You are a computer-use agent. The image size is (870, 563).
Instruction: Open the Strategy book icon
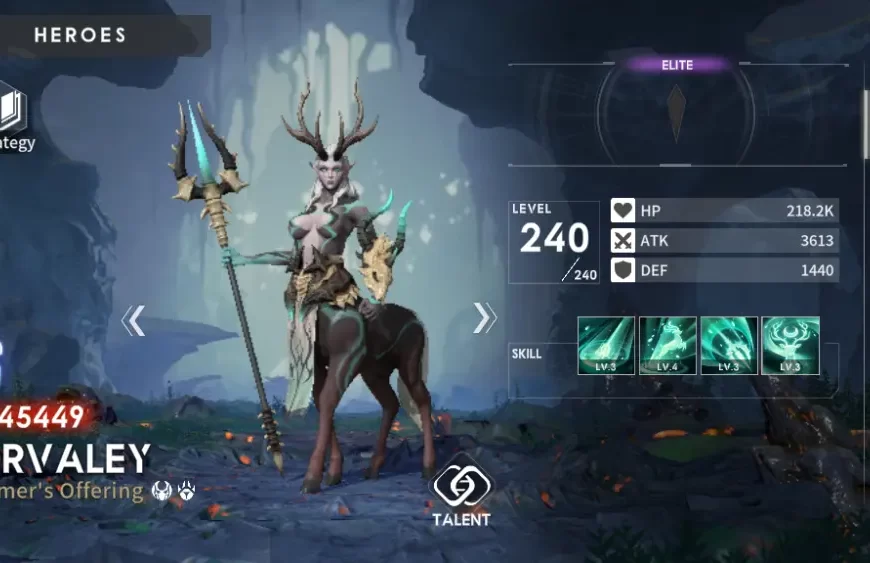[13, 112]
